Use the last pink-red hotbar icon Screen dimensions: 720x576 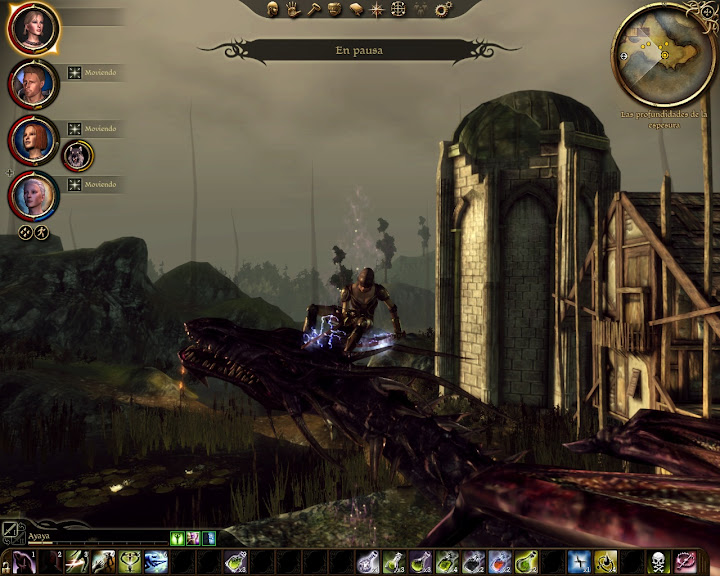click(686, 563)
